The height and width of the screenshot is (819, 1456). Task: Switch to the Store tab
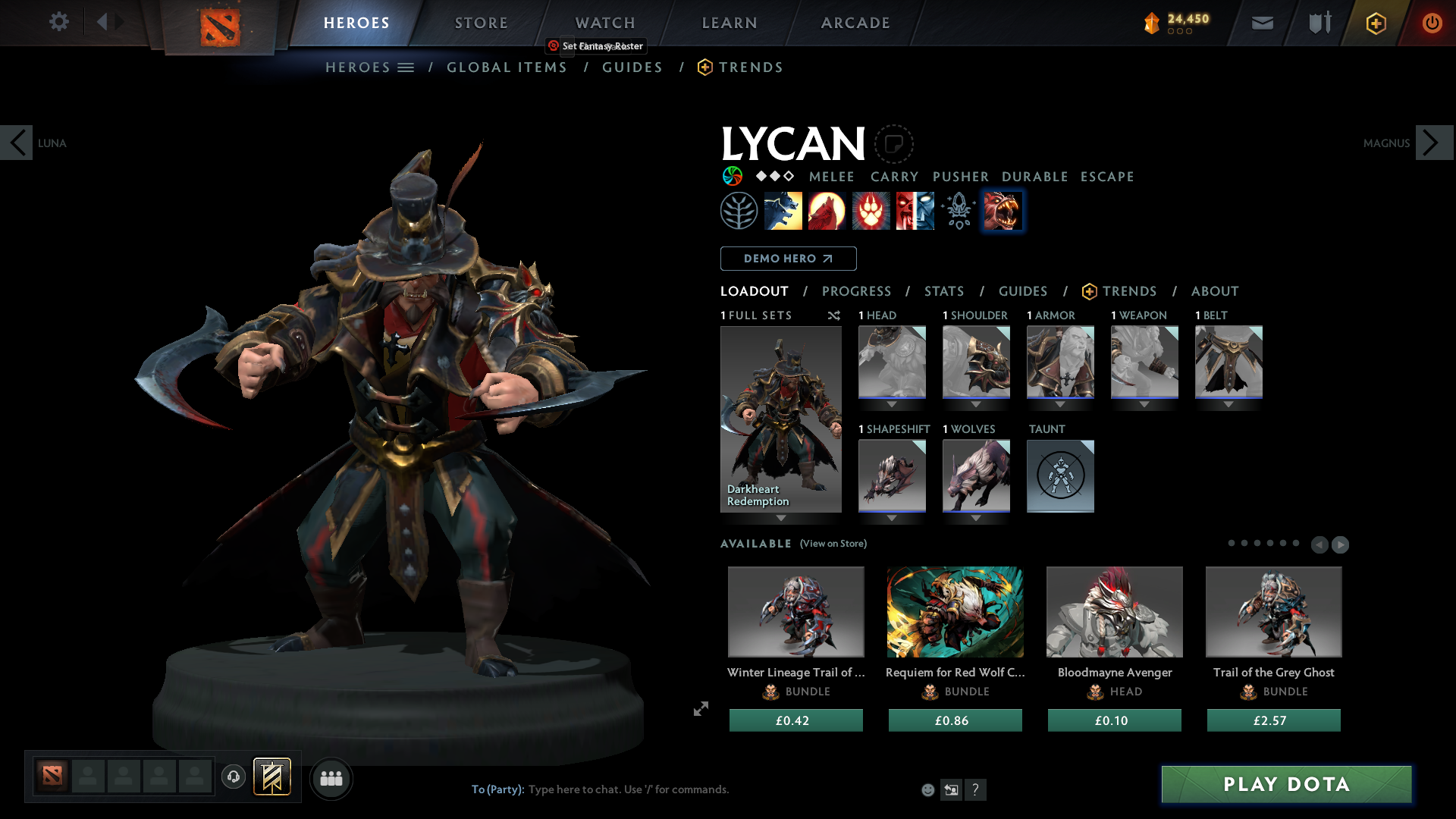click(481, 23)
